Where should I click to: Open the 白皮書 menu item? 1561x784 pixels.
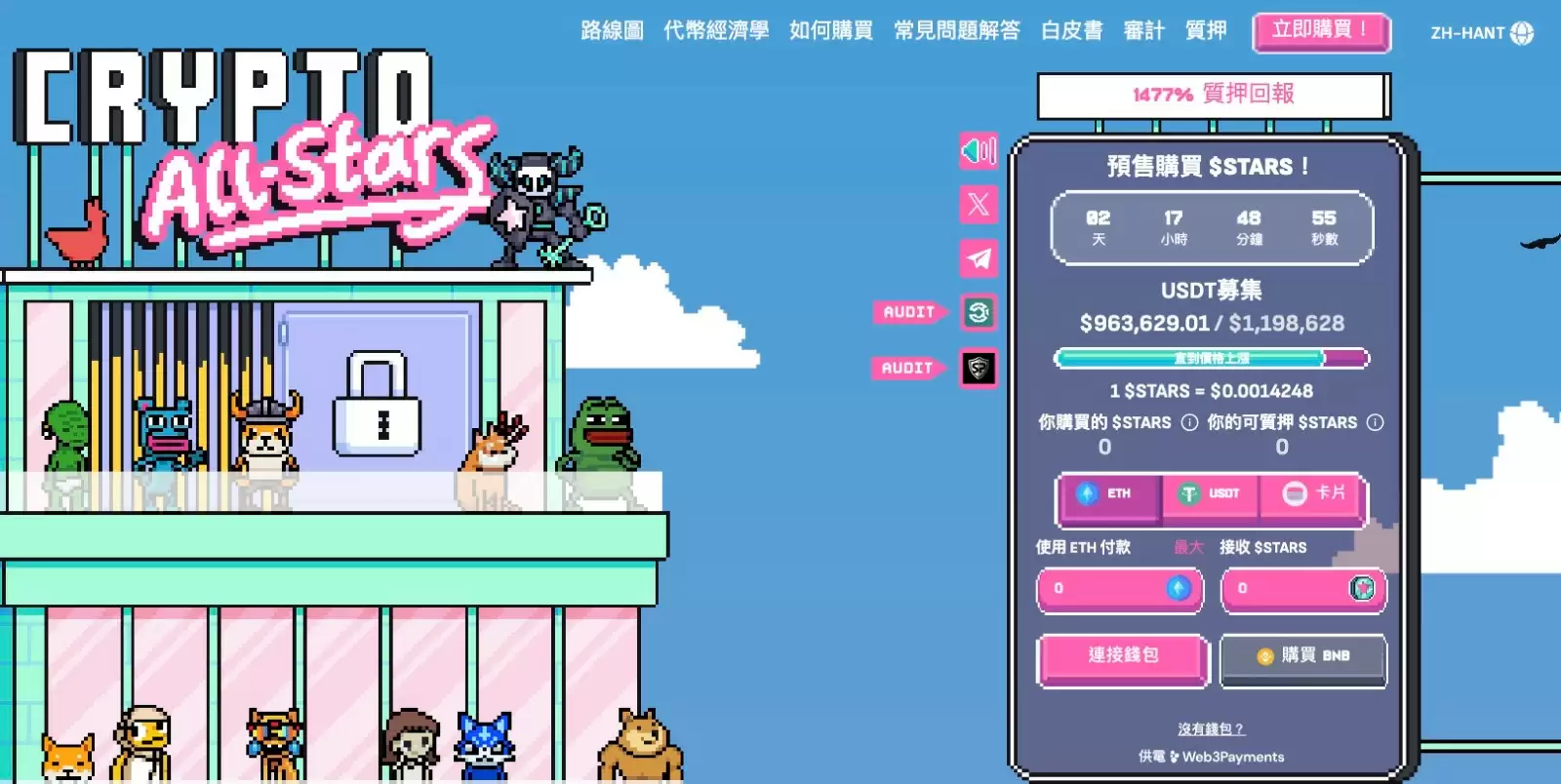click(1072, 30)
